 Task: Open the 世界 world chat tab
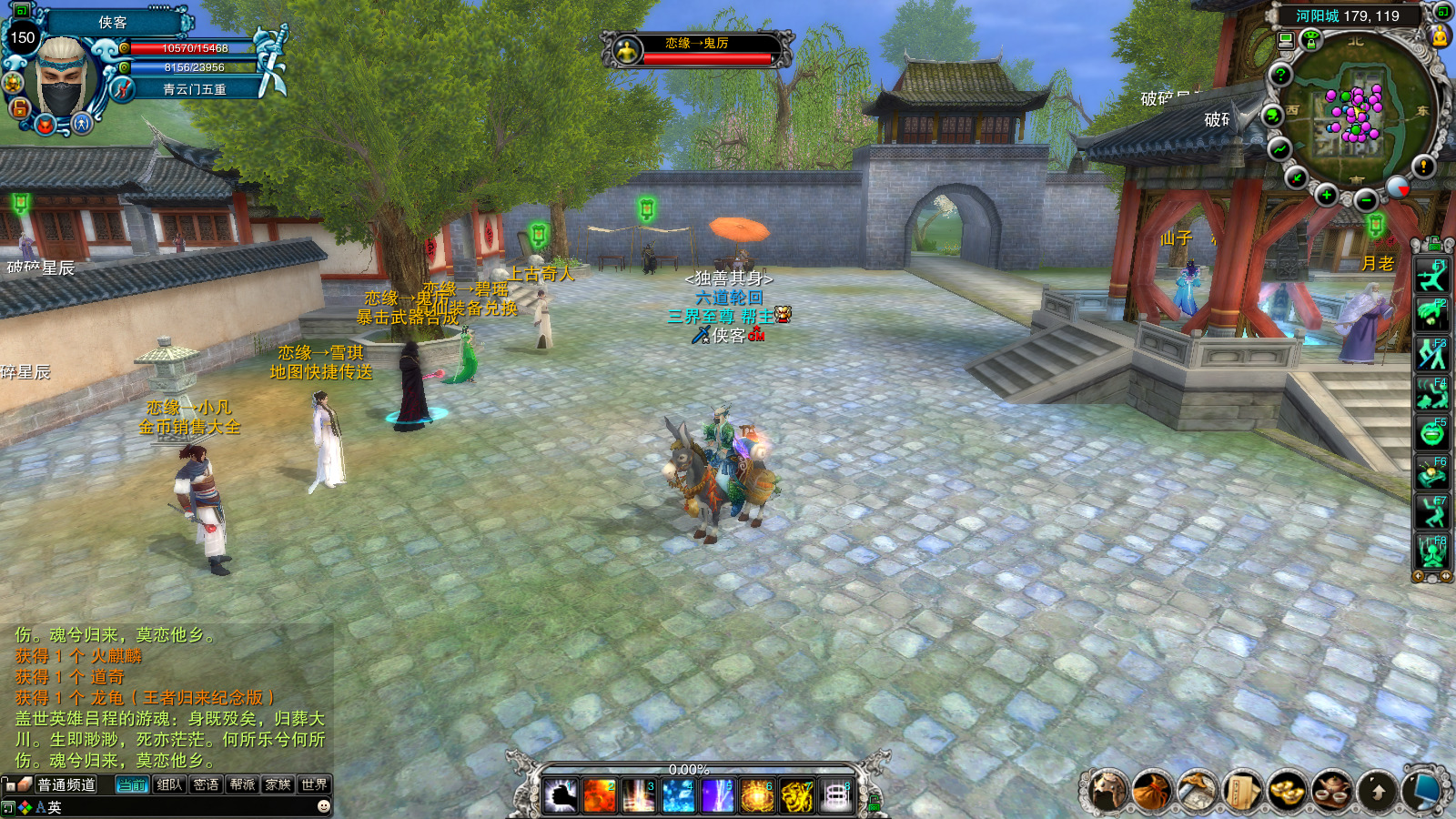pos(314,784)
